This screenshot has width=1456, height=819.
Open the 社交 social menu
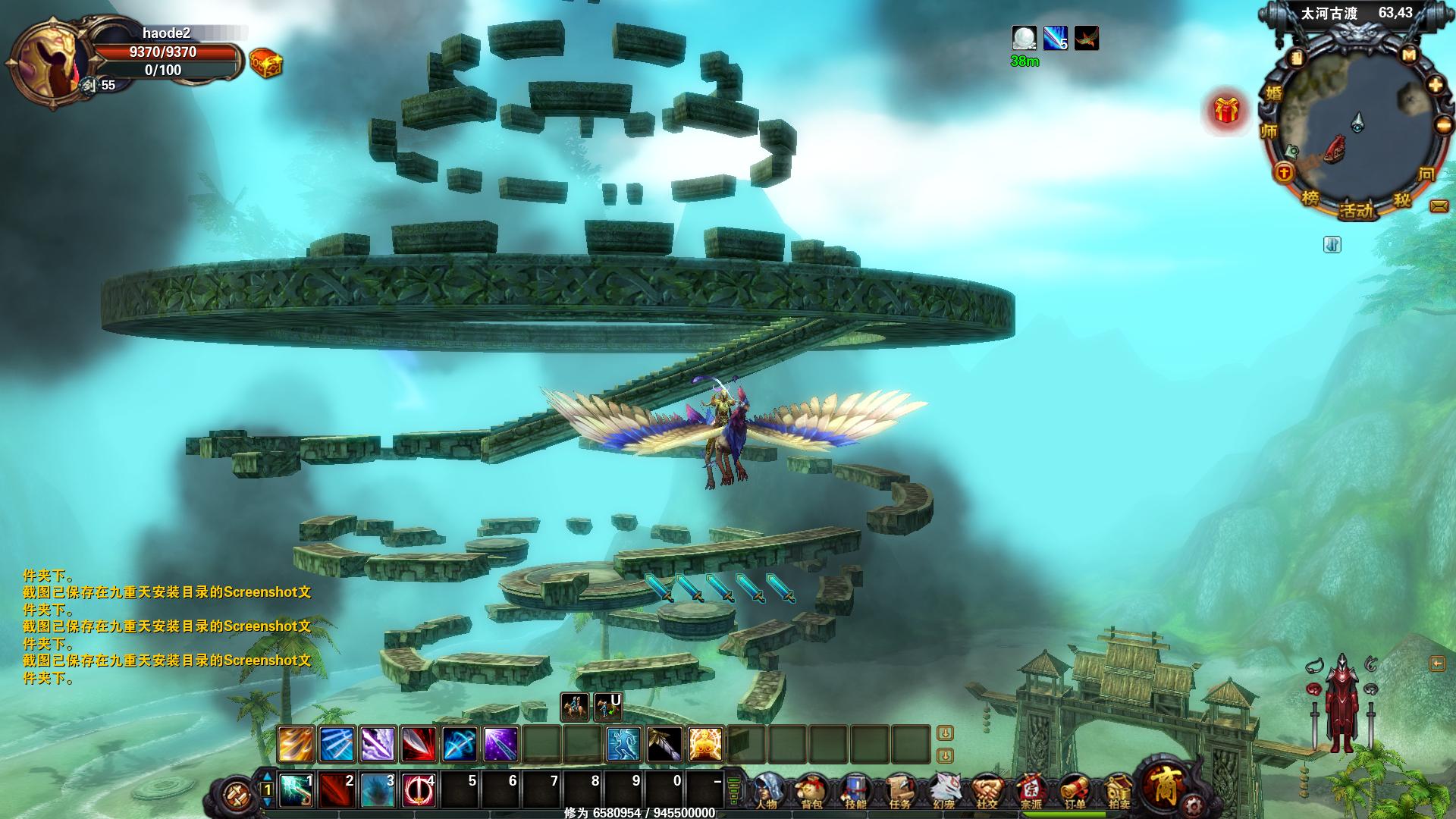coord(987,792)
